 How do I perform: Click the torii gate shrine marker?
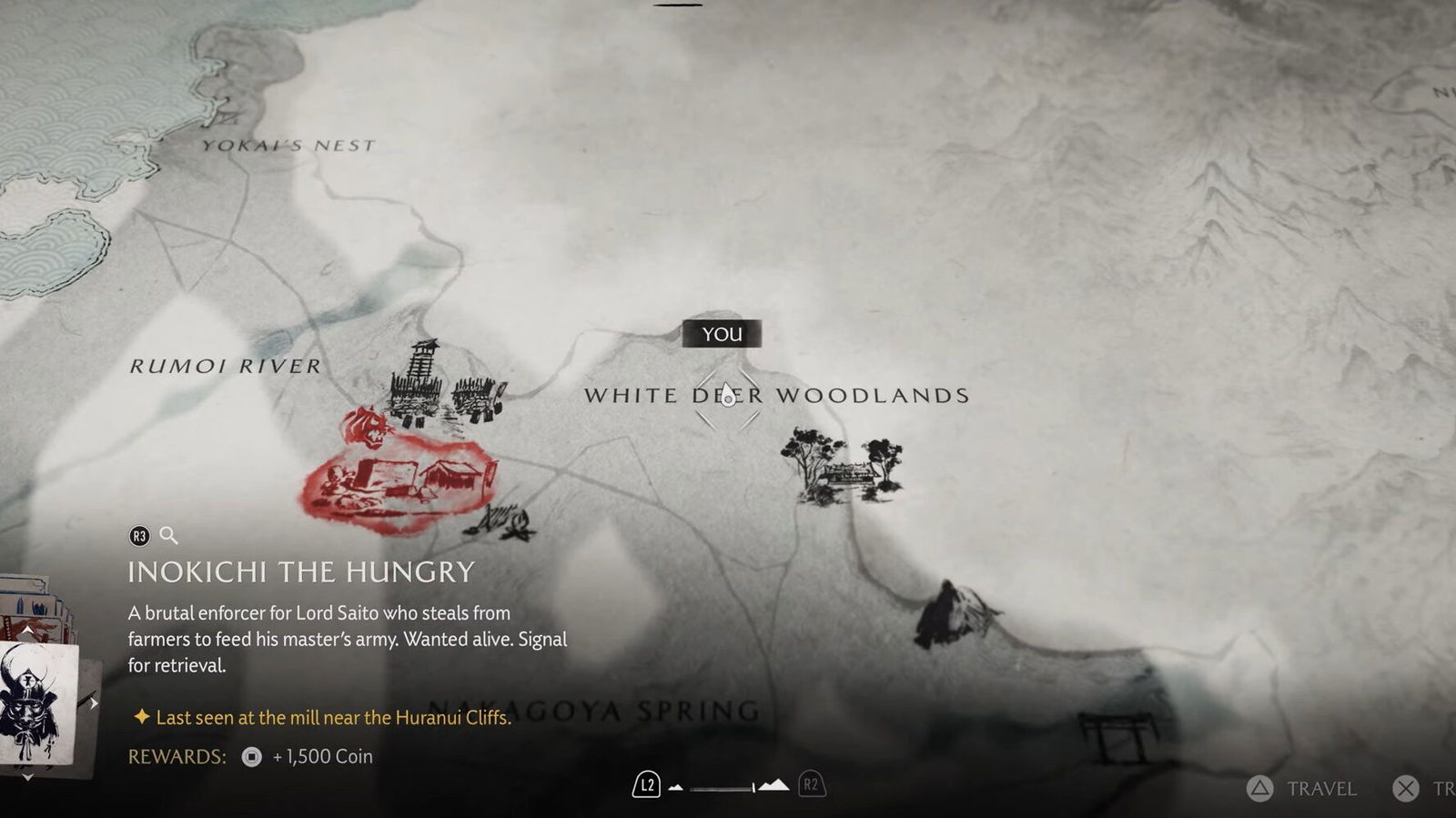[x=1116, y=735]
